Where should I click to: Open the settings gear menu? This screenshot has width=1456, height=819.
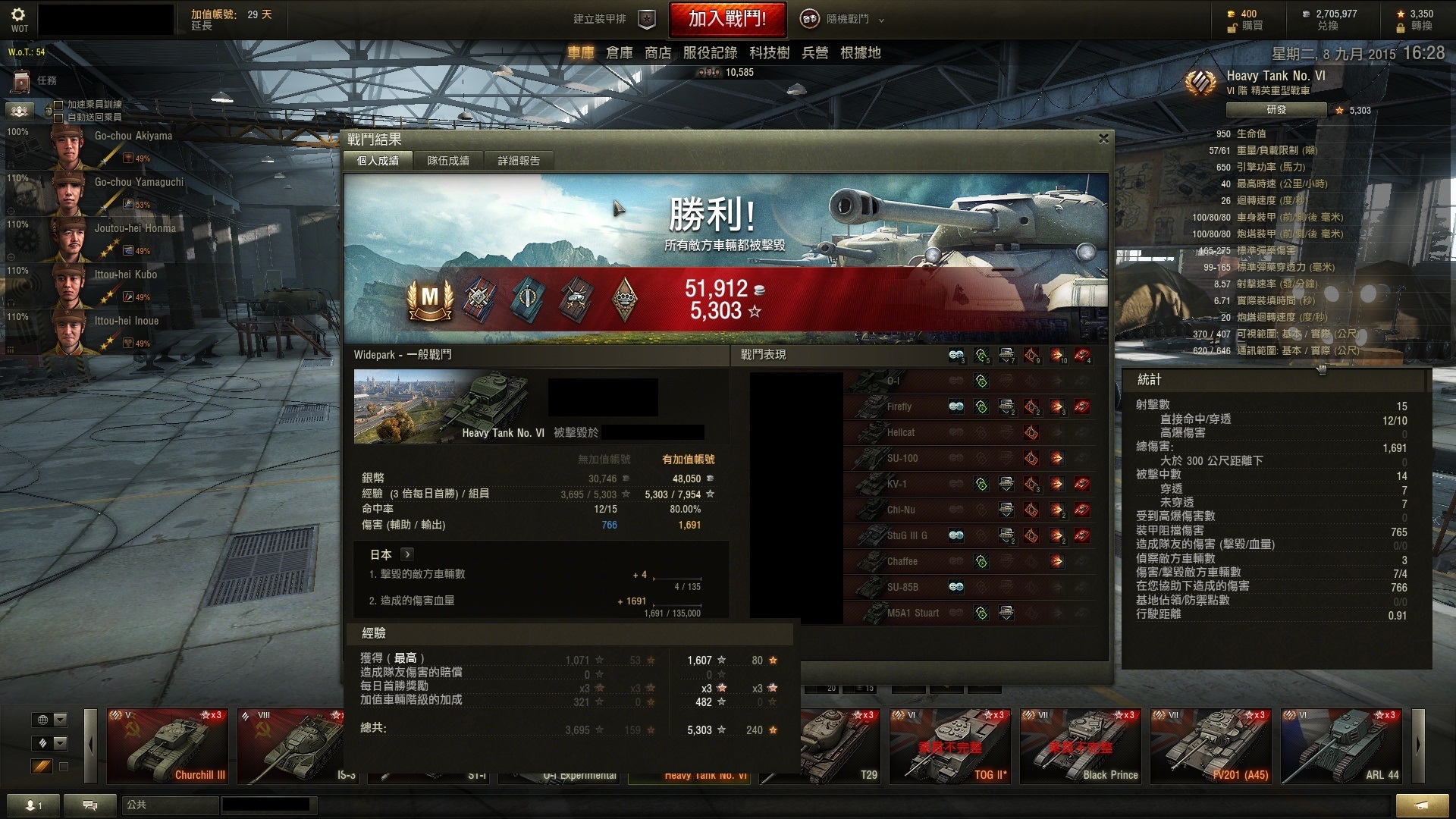point(18,15)
